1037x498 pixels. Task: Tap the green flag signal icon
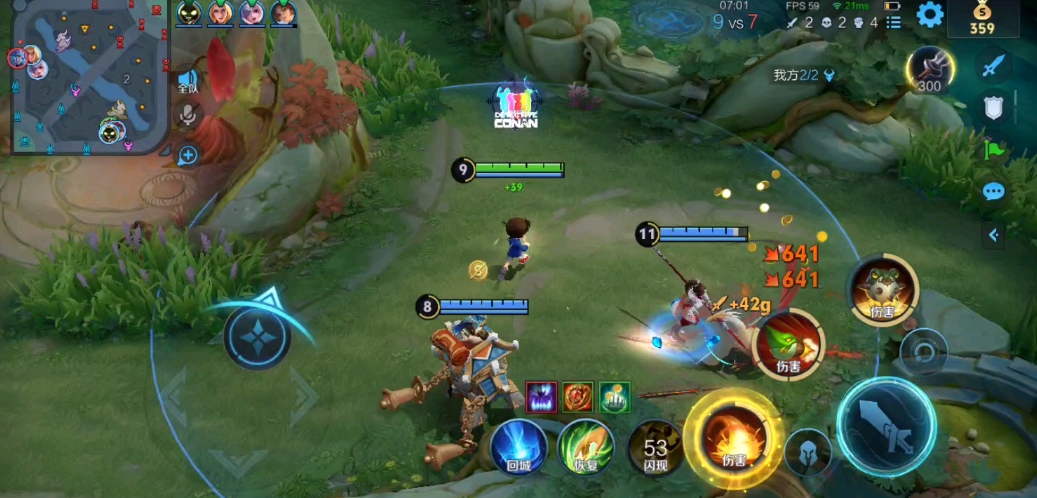[x=993, y=150]
